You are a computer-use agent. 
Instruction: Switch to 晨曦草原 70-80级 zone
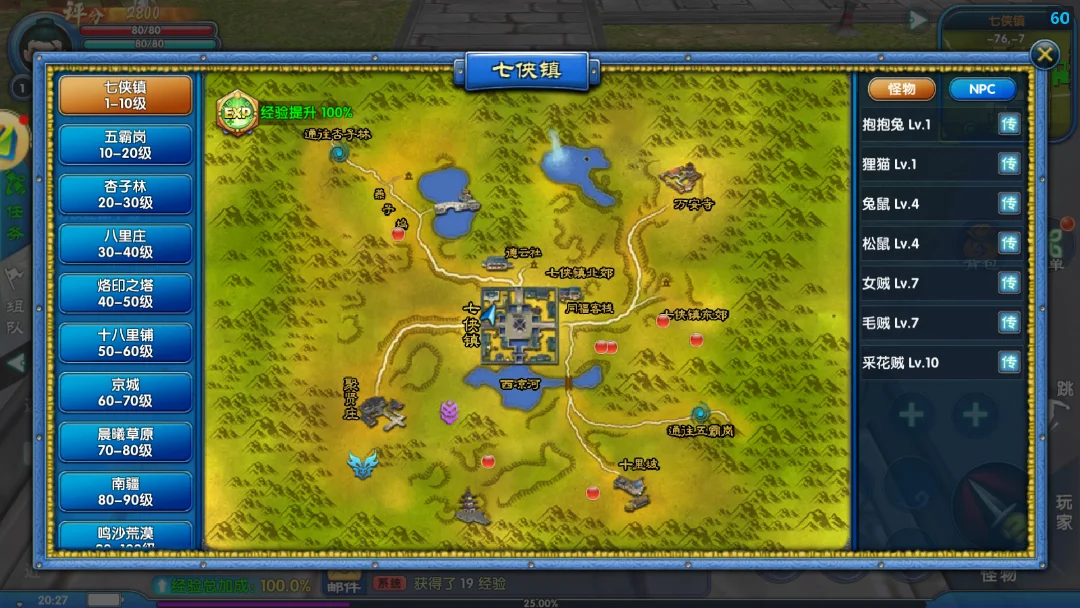pos(126,442)
